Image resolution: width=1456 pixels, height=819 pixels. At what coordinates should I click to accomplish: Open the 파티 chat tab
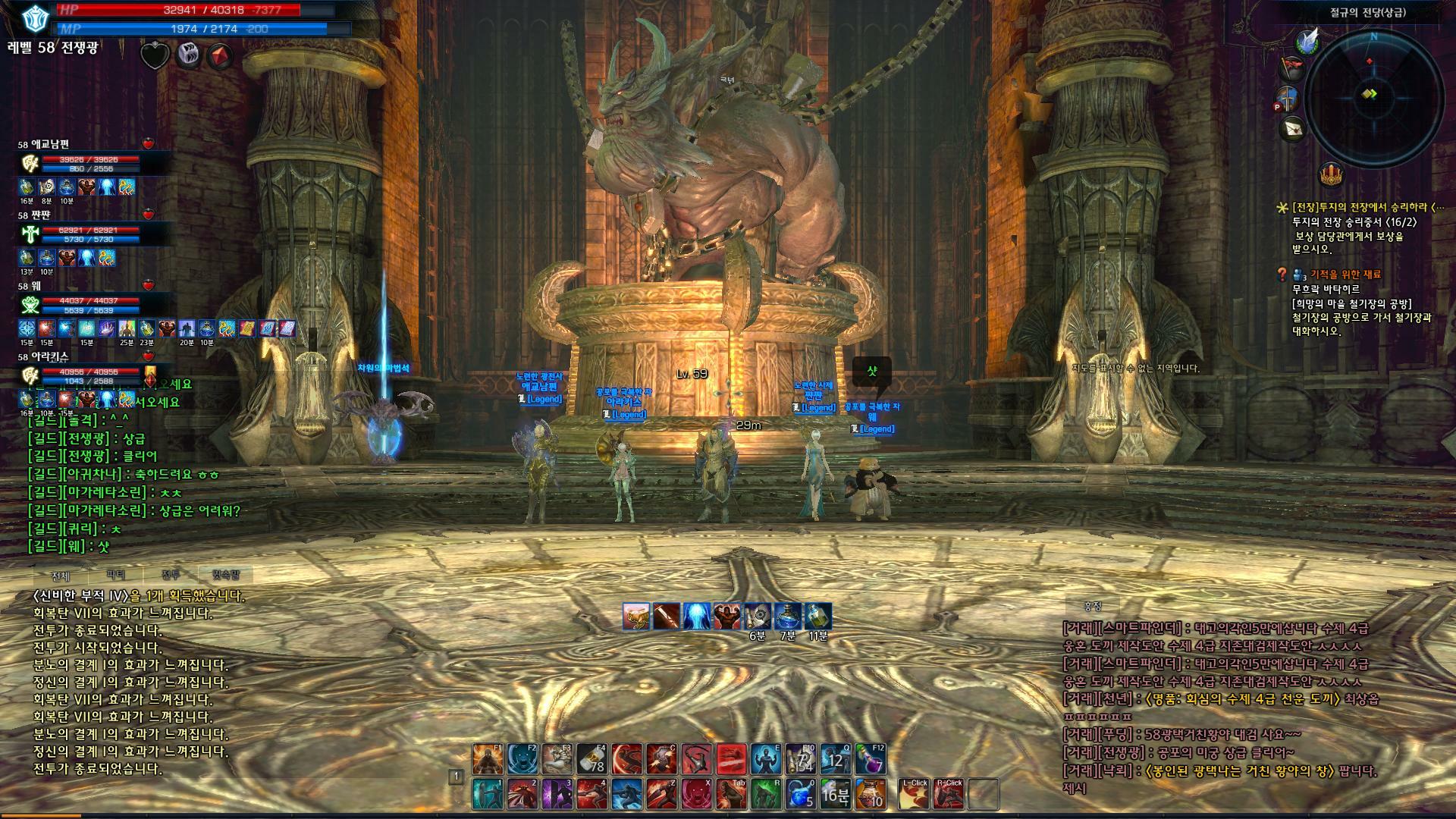[116, 576]
